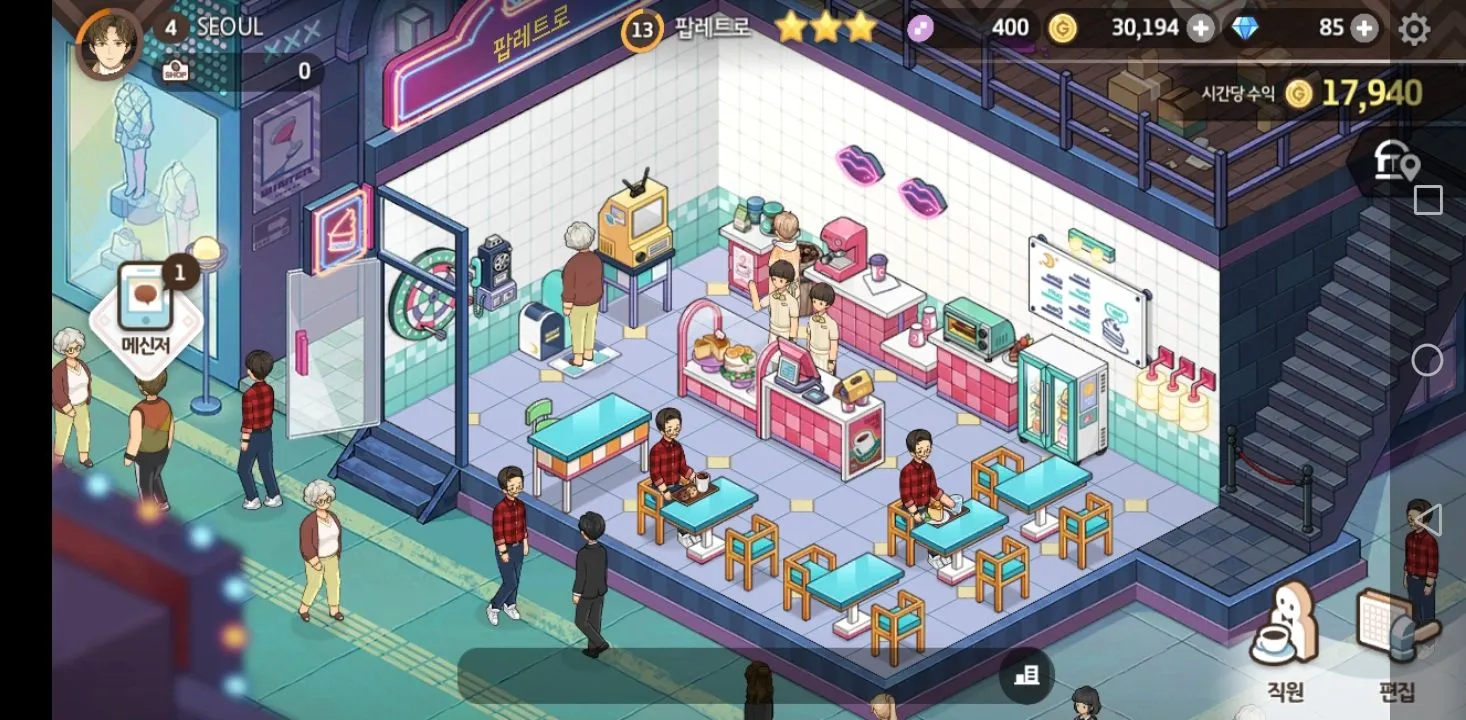
Task: Tap the Android back triangle
Action: pos(1428,520)
